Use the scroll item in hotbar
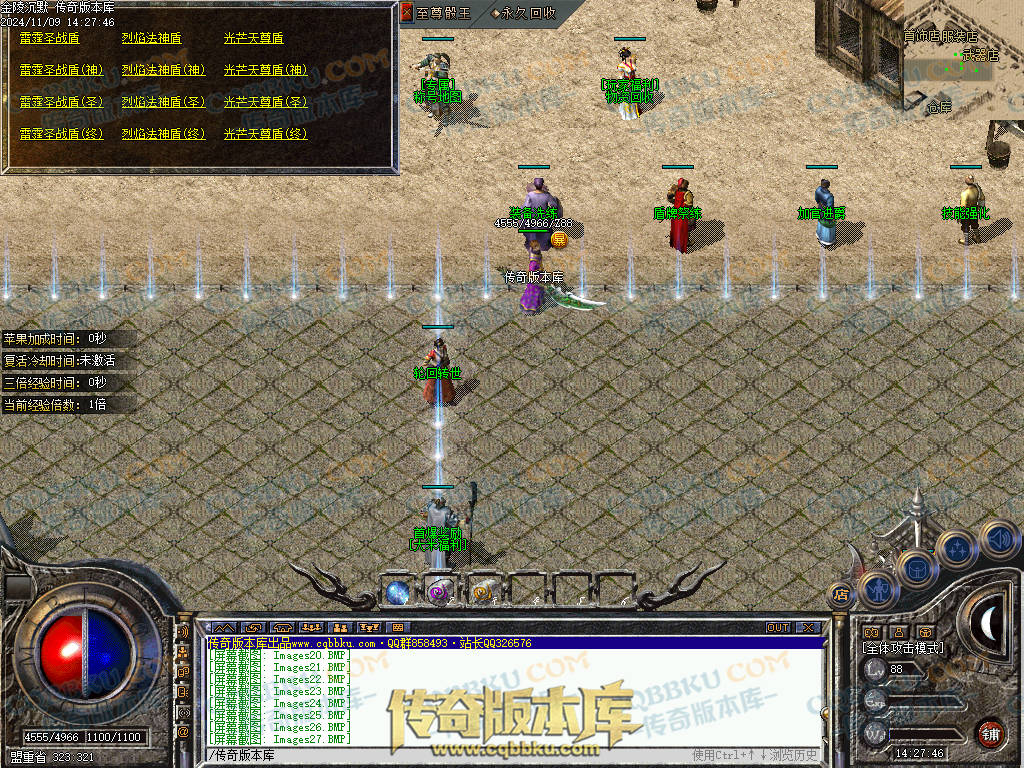This screenshot has width=1024, height=768. coord(482,591)
